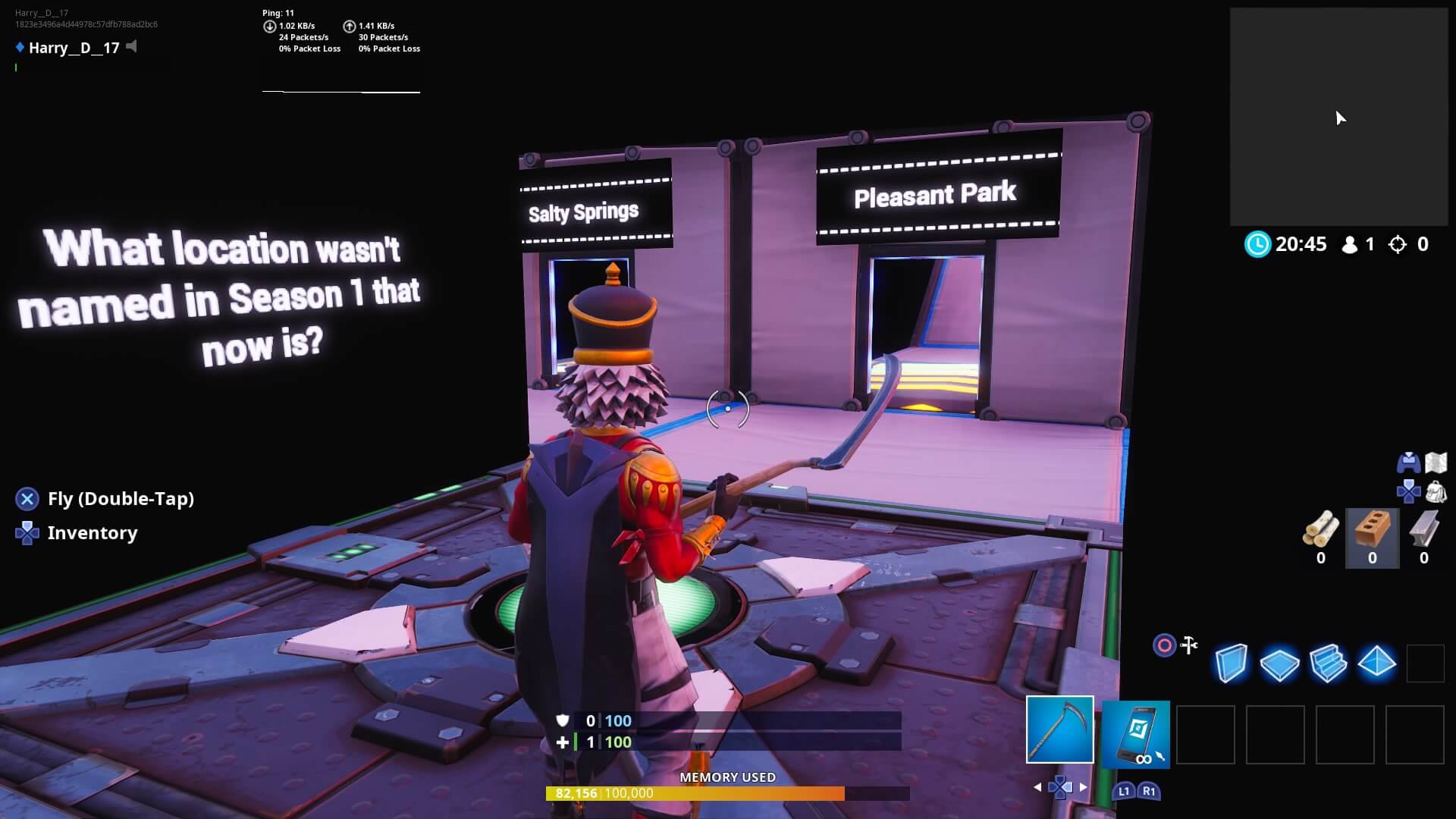The width and height of the screenshot is (1456, 819).
Task: Open the map icon above the backpack
Action: pyautogui.click(x=1437, y=460)
